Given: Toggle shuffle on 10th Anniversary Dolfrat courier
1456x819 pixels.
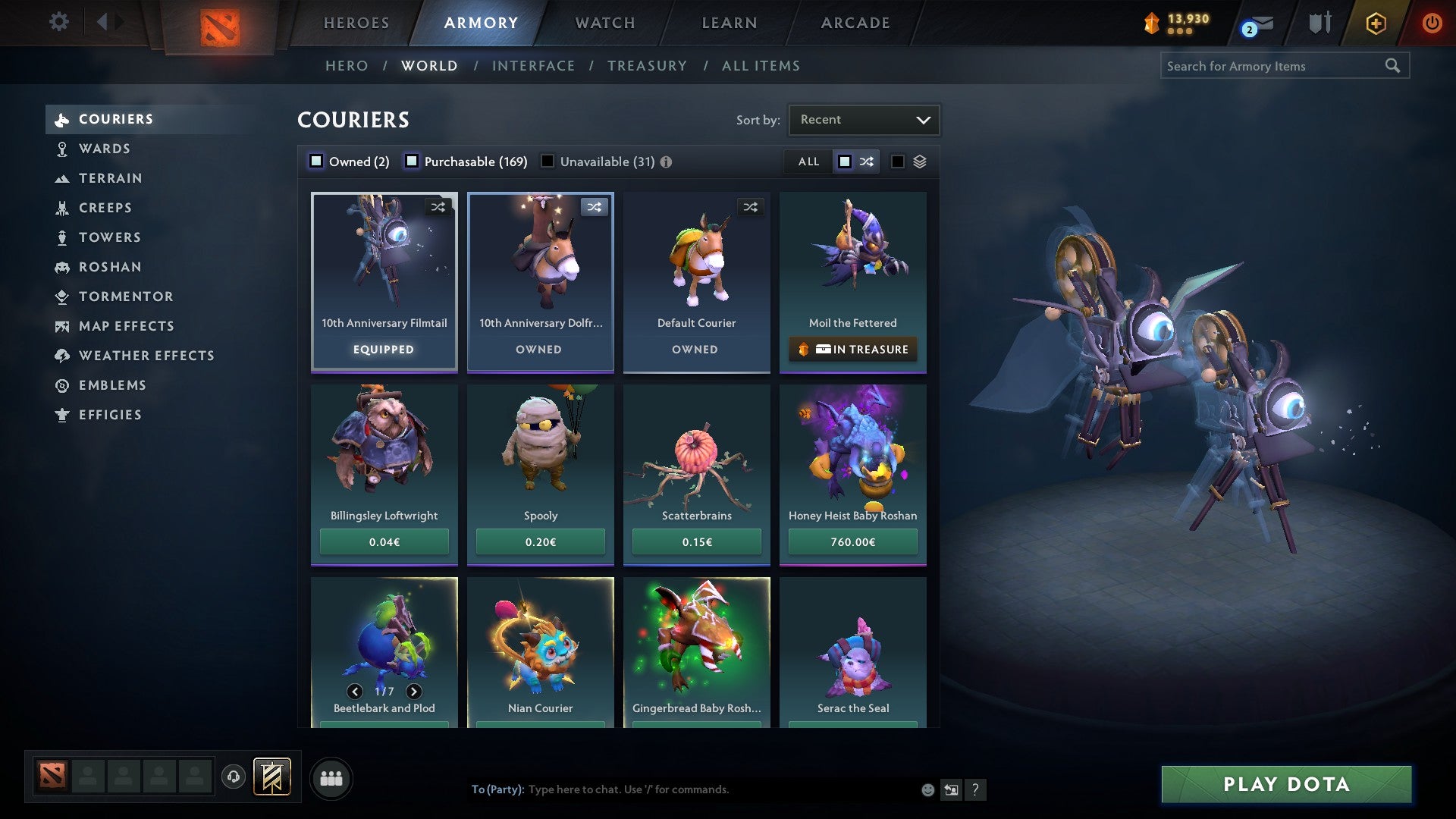Looking at the screenshot, I should 595,206.
